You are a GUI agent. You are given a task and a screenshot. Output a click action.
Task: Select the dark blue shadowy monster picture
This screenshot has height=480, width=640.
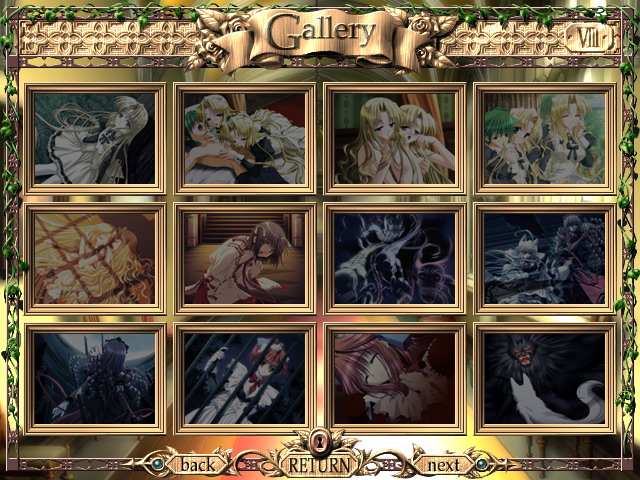(x=395, y=258)
